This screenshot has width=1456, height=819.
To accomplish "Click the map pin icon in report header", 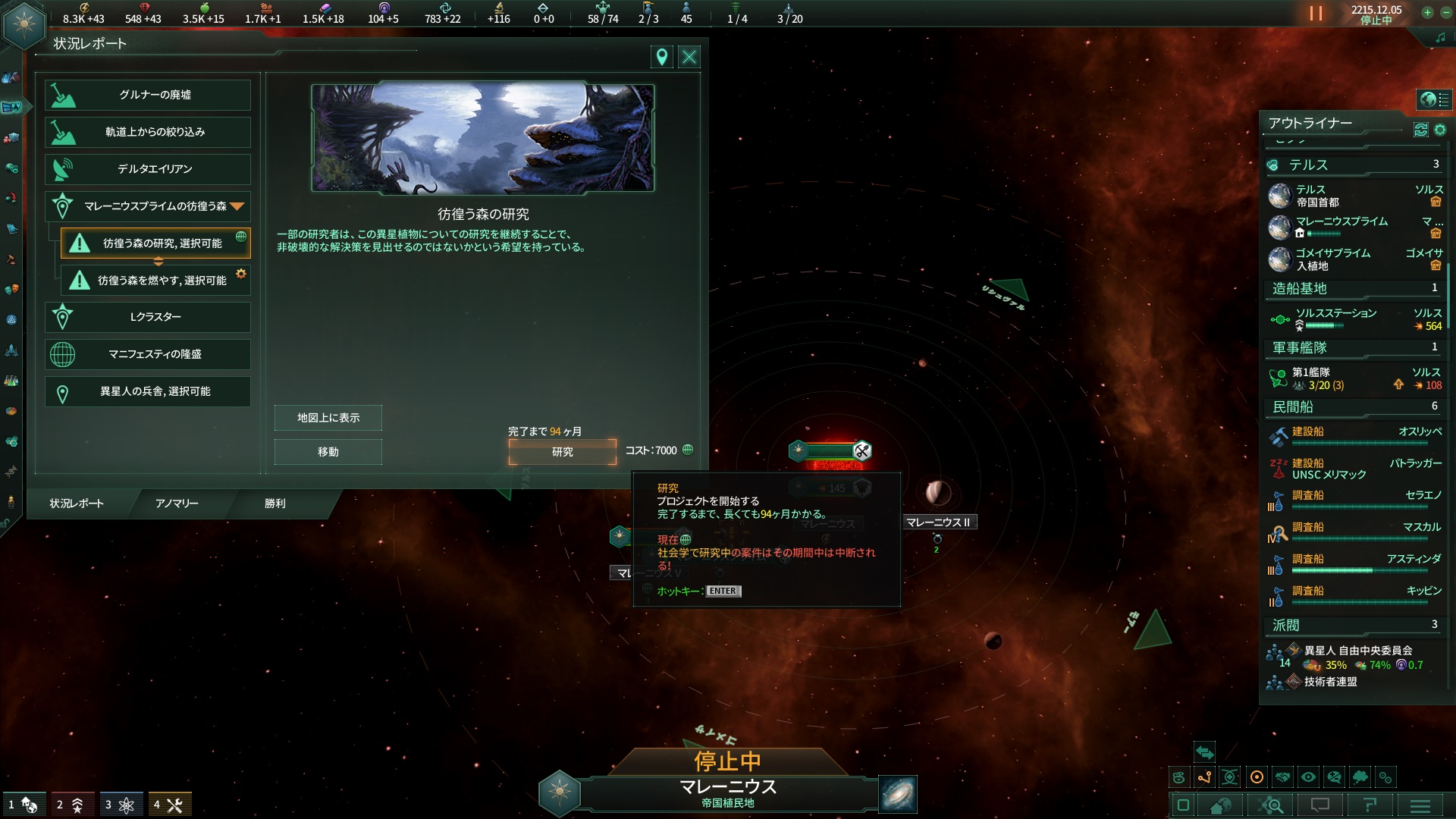I will [x=662, y=57].
